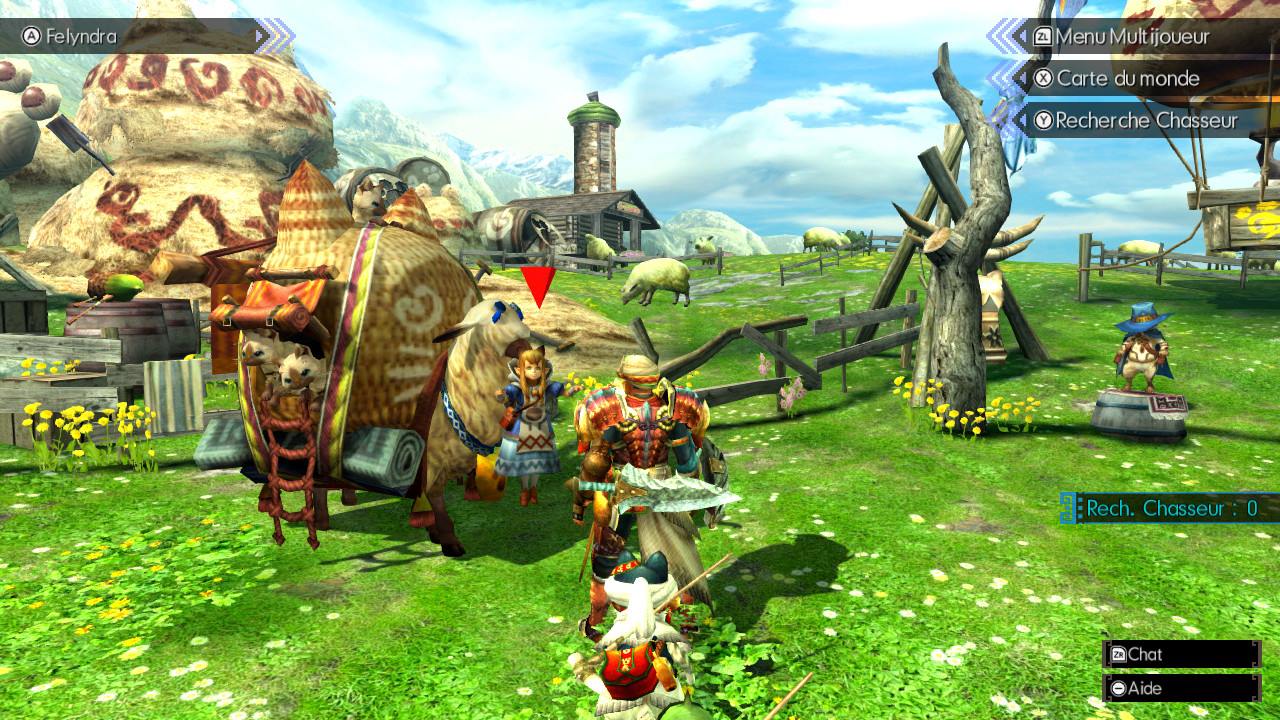Open the Chat box
Image resolution: width=1280 pixels, height=720 pixels.
1180,654
